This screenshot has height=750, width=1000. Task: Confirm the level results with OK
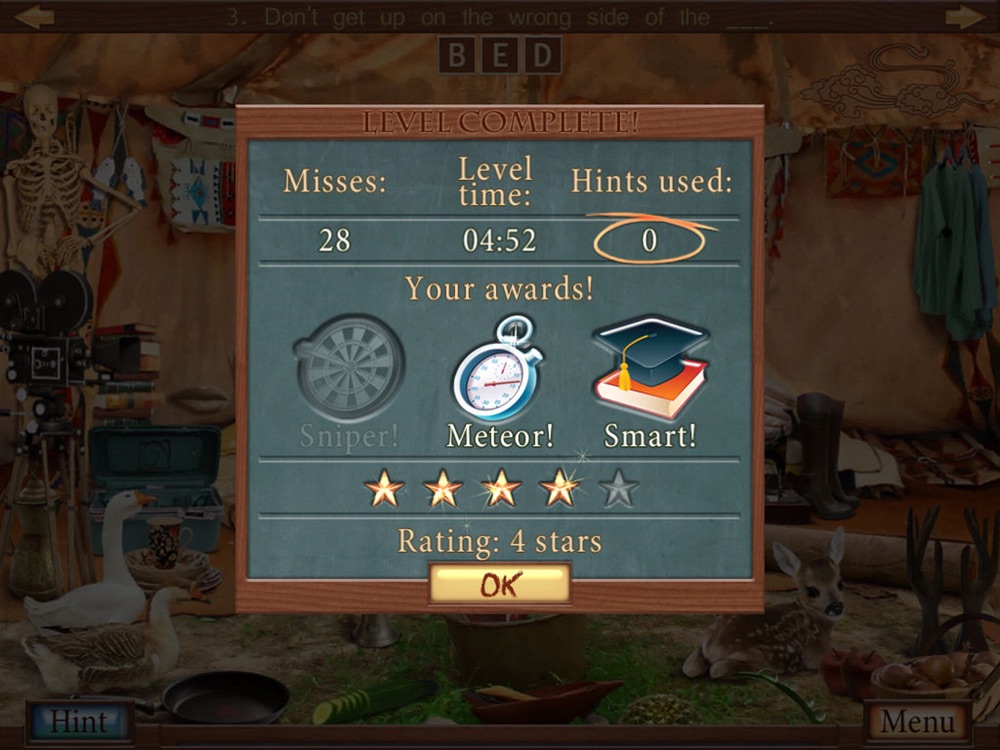[499, 584]
